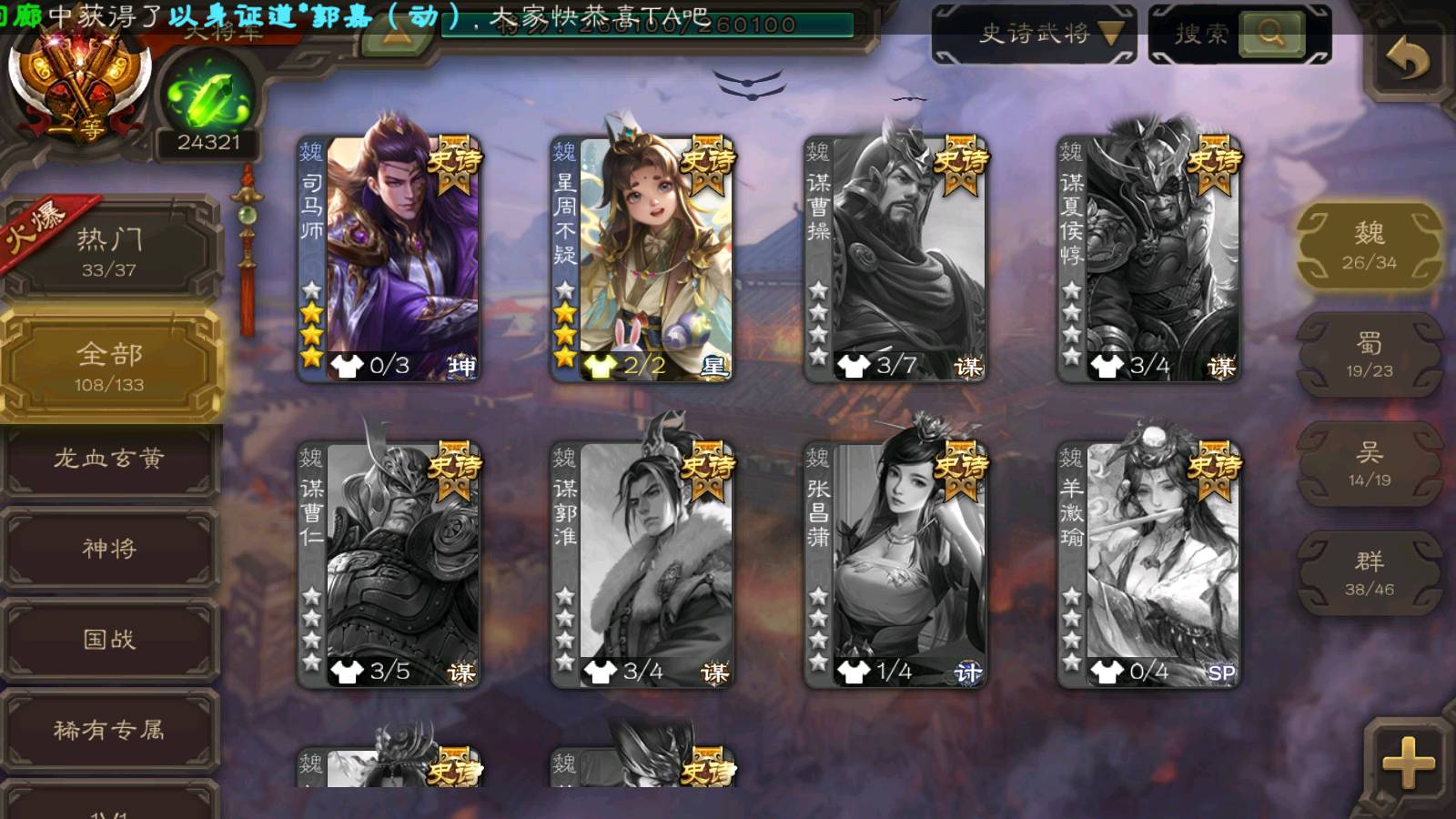The image size is (1456, 819).
Task: Open the 稀有专属 category
Action: (109, 730)
